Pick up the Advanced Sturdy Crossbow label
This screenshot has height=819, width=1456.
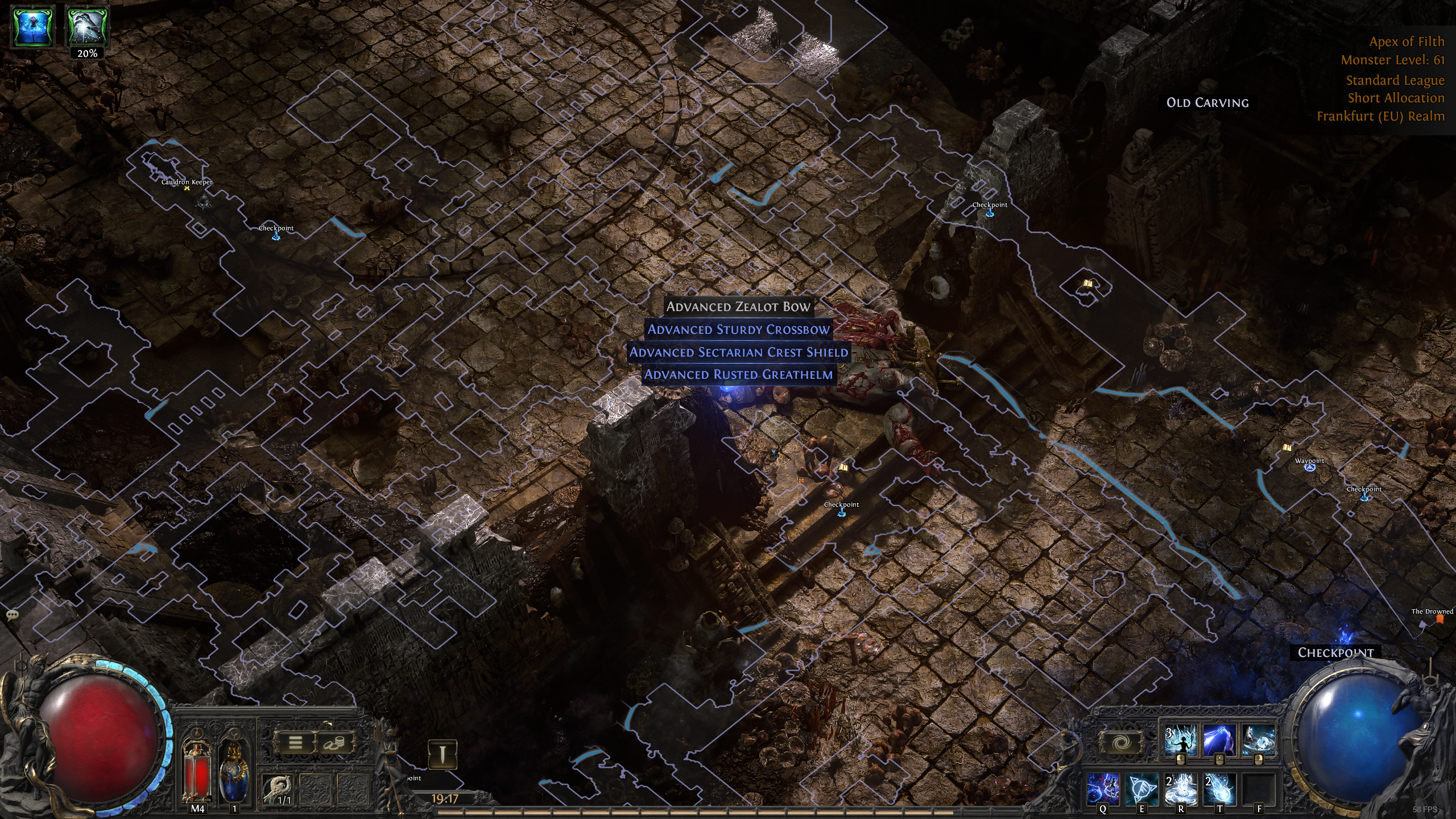tap(738, 330)
